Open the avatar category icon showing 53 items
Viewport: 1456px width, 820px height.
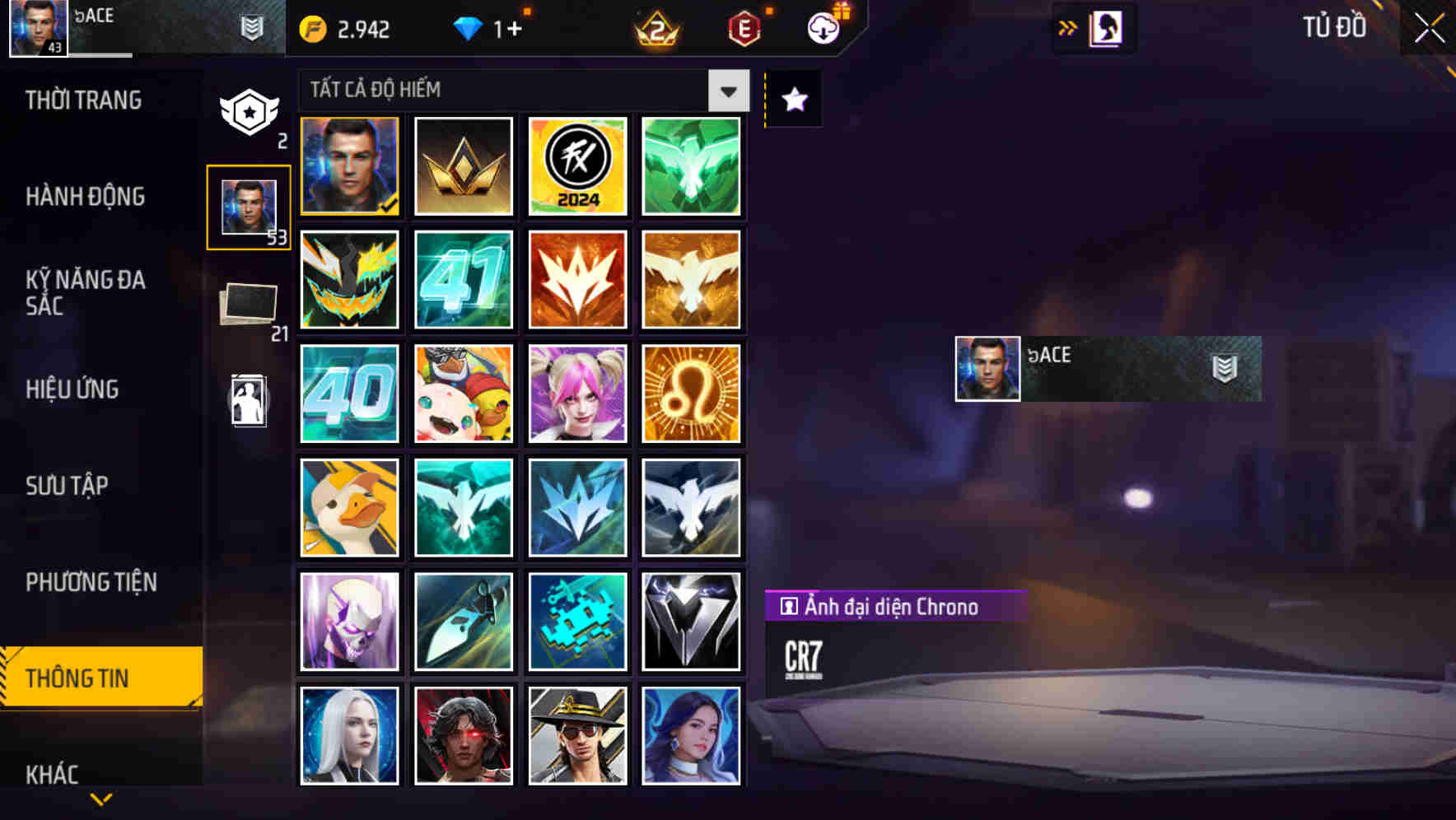(247, 206)
